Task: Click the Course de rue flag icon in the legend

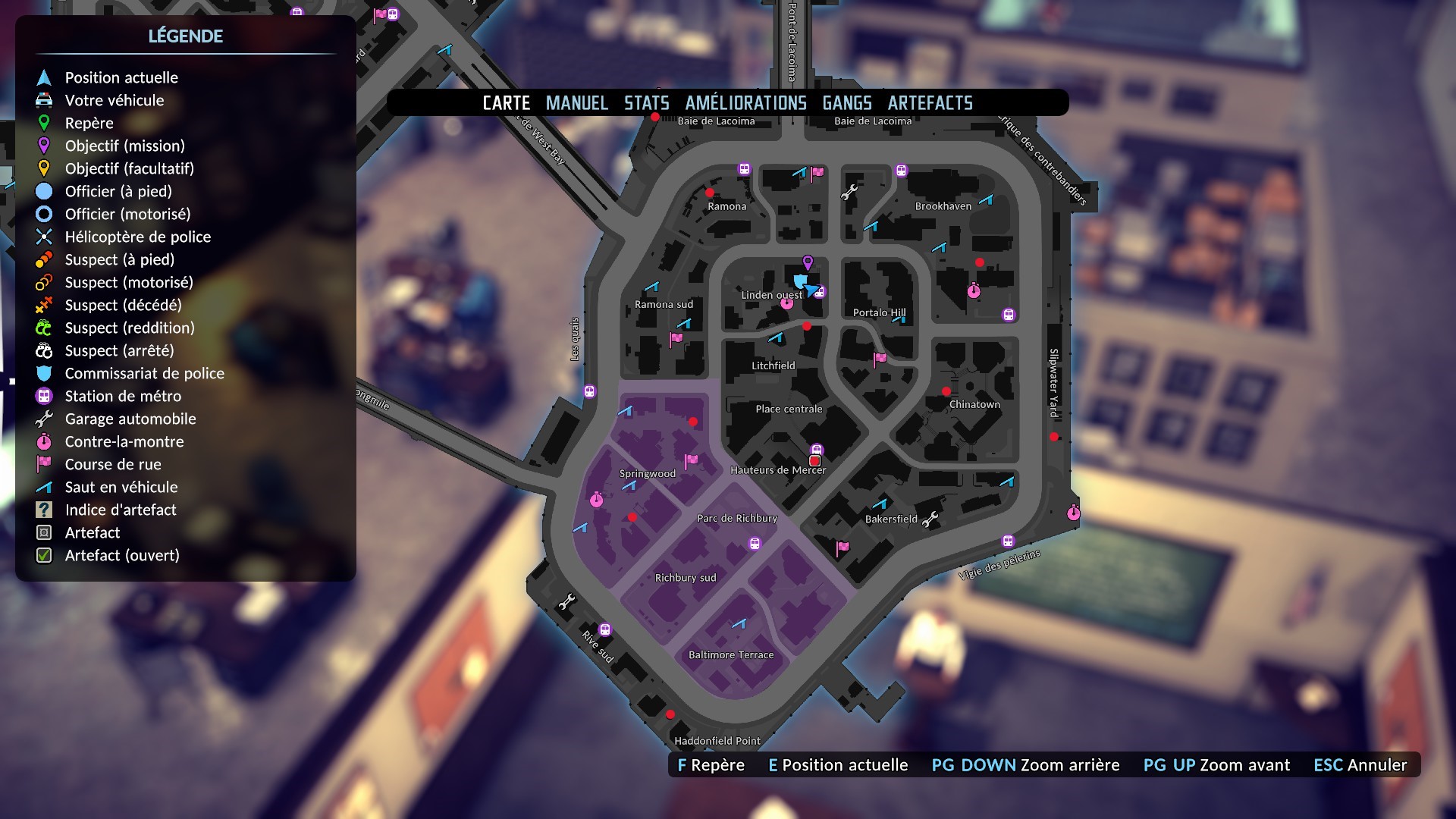Action: coord(43,464)
